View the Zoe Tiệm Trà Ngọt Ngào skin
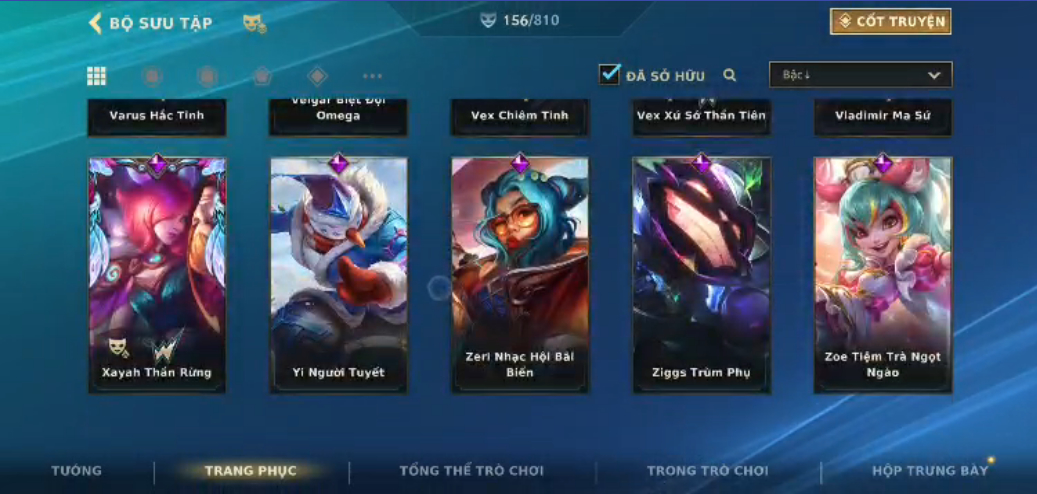This screenshot has width=1037, height=494. (883, 274)
